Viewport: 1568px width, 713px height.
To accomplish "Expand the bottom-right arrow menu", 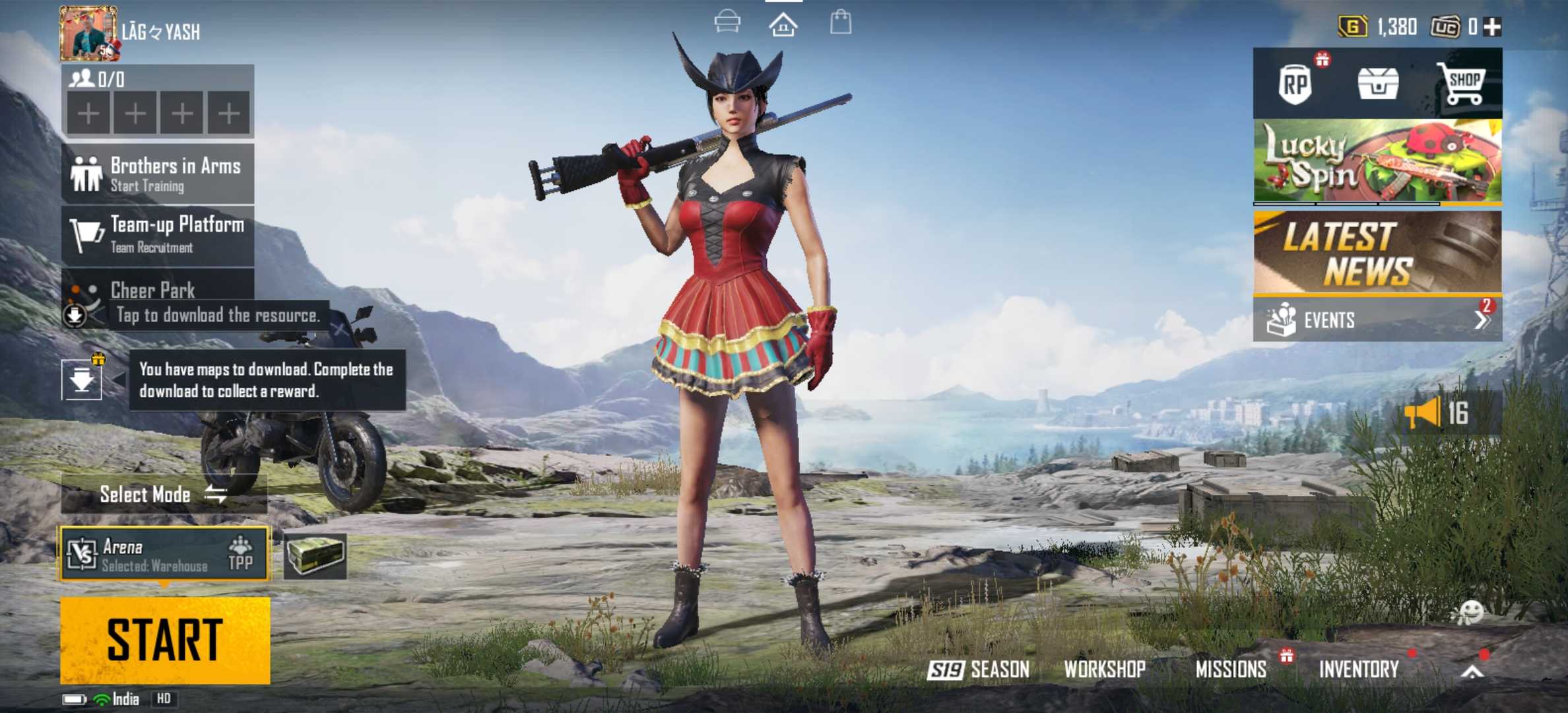I will pos(1472,672).
